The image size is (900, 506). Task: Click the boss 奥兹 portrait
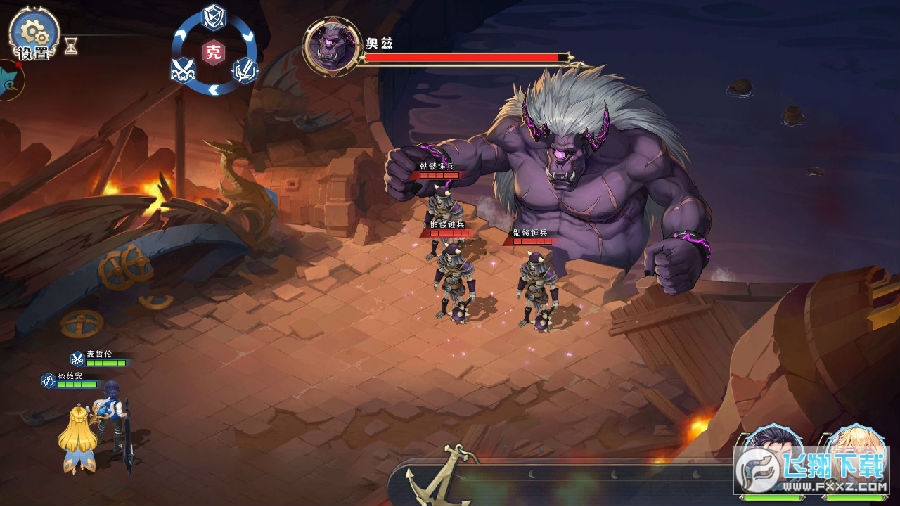(331, 46)
